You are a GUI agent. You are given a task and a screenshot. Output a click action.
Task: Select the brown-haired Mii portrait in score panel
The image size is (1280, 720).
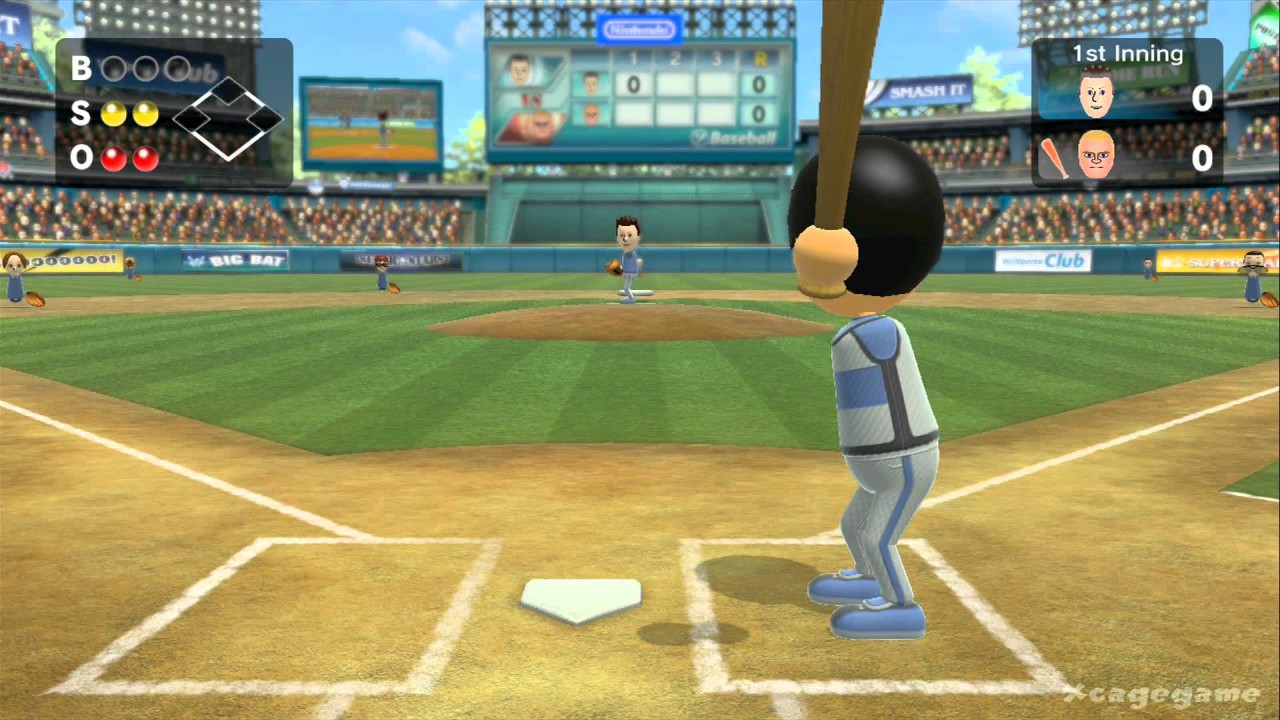[1096, 94]
